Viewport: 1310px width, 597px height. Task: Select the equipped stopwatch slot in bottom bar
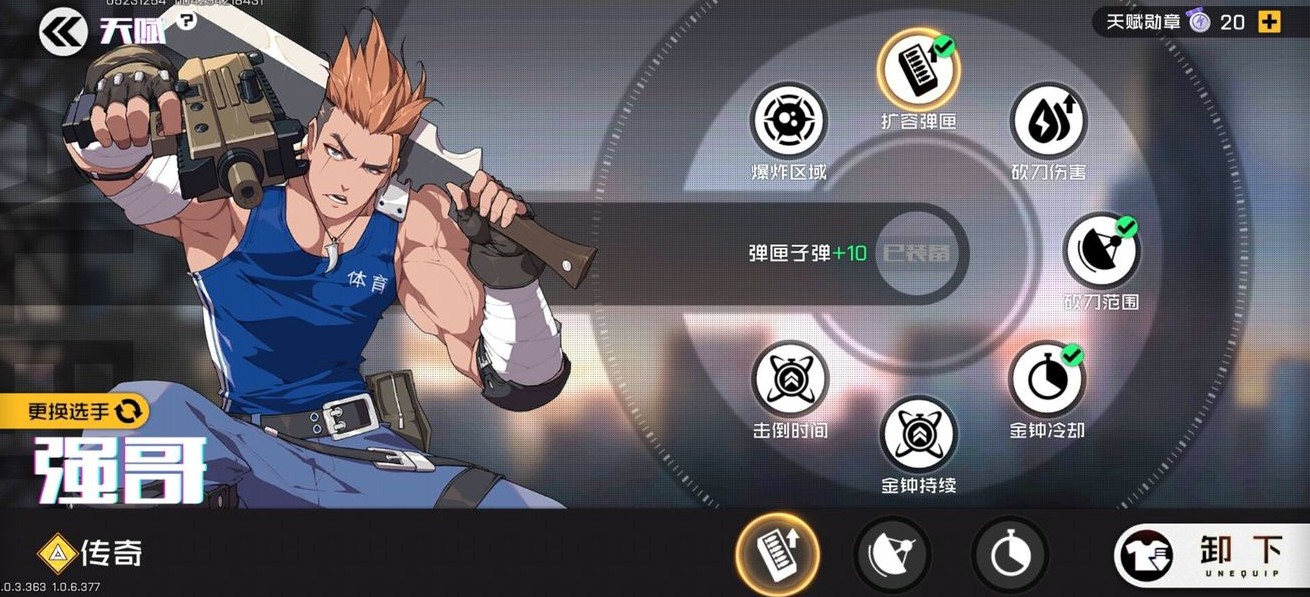pos(1010,555)
